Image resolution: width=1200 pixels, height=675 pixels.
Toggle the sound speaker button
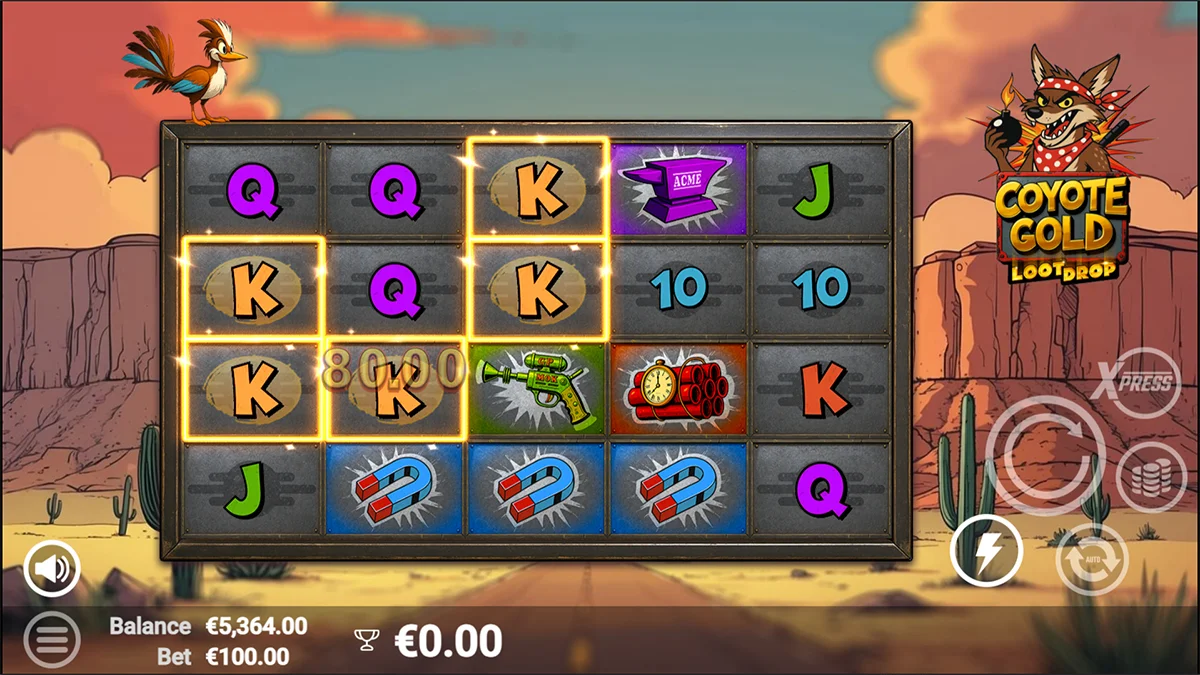click(x=52, y=570)
